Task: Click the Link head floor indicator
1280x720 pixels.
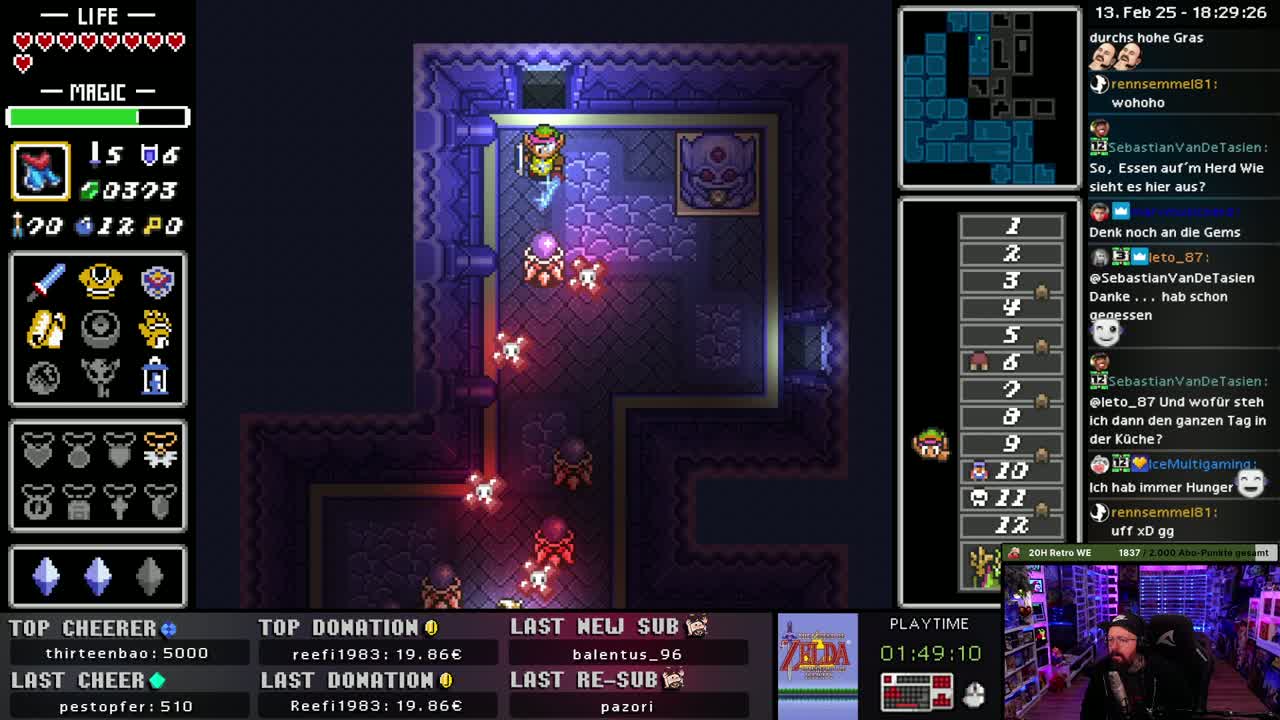Action: pos(930,445)
